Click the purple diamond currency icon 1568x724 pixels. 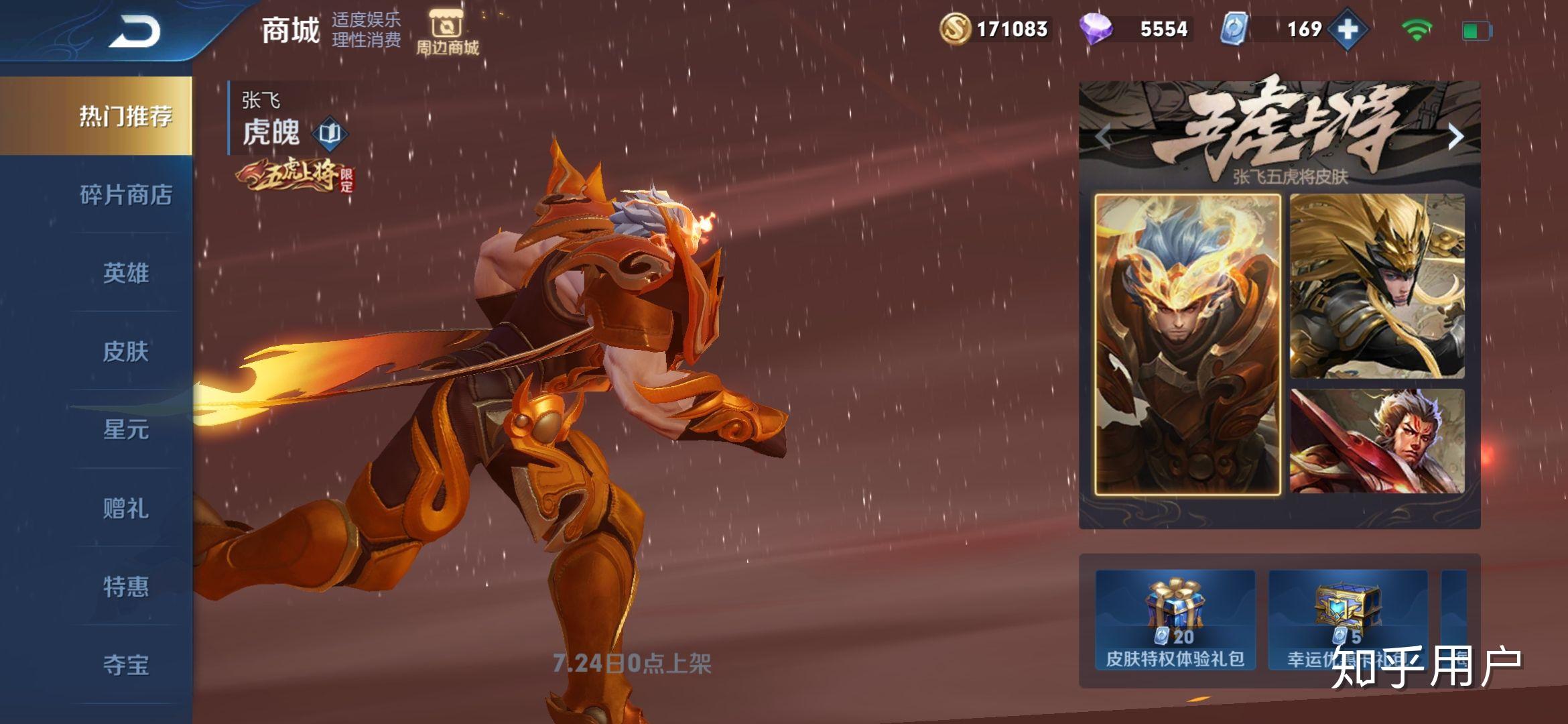1096,29
